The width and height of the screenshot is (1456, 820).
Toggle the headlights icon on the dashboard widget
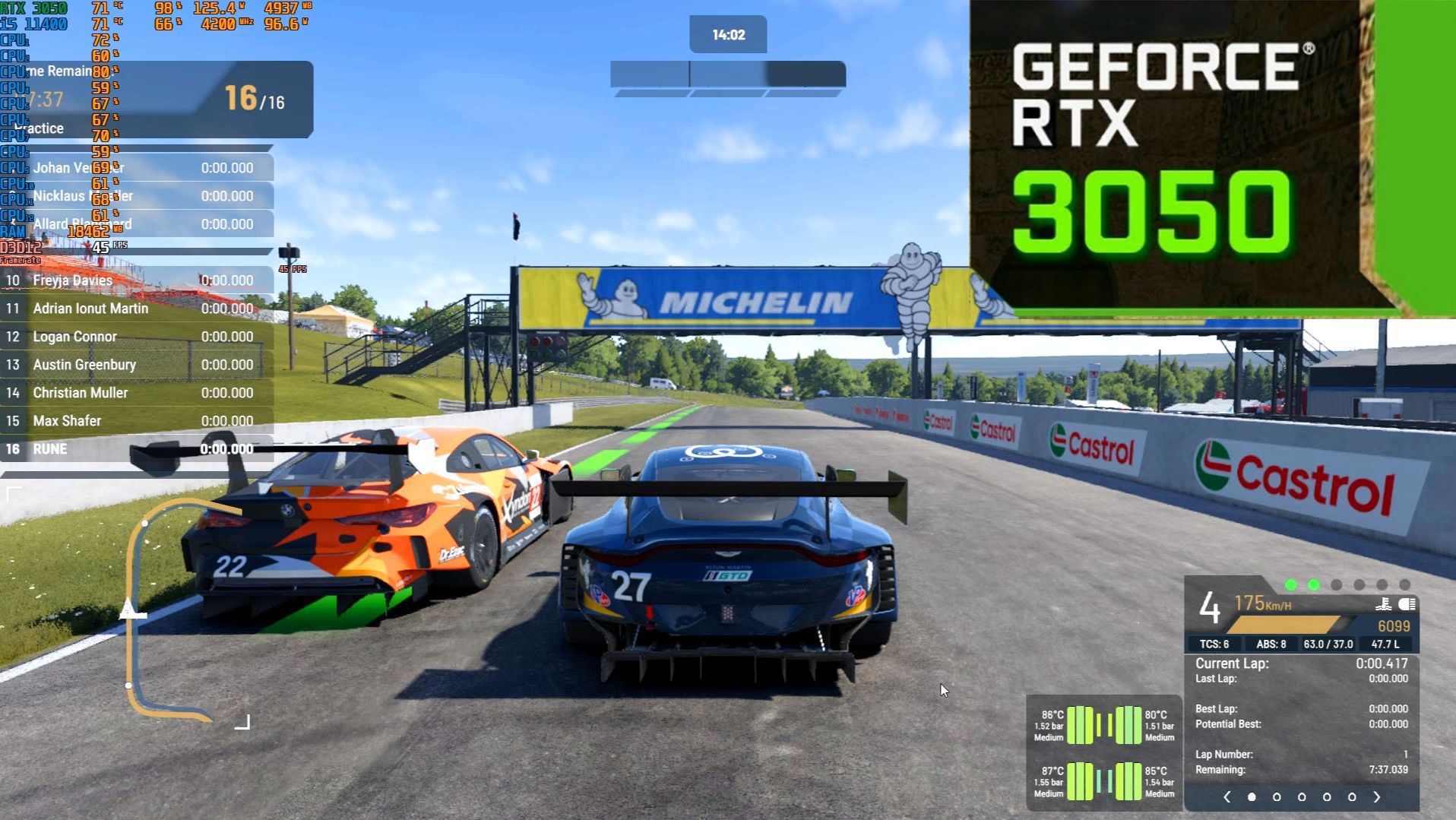[x=1407, y=604]
